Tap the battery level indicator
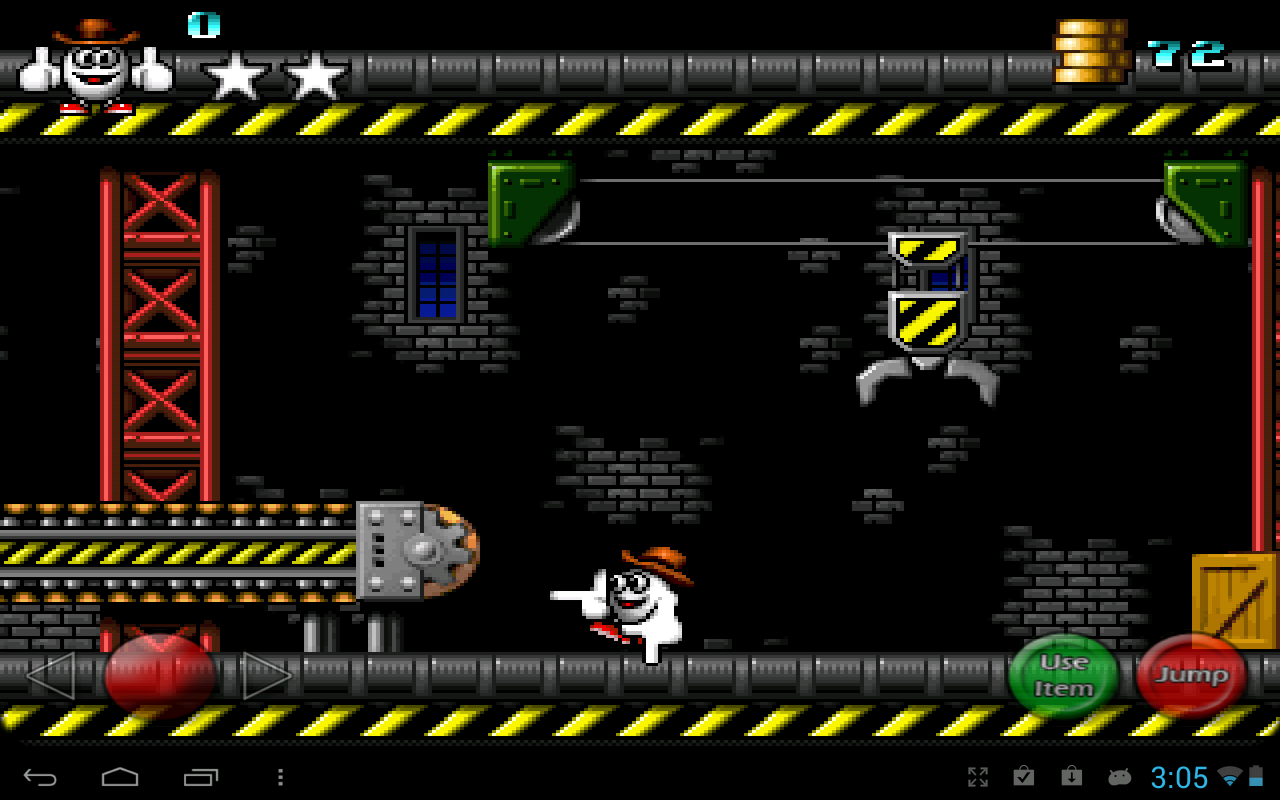 pyautogui.click(x=1257, y=776)
